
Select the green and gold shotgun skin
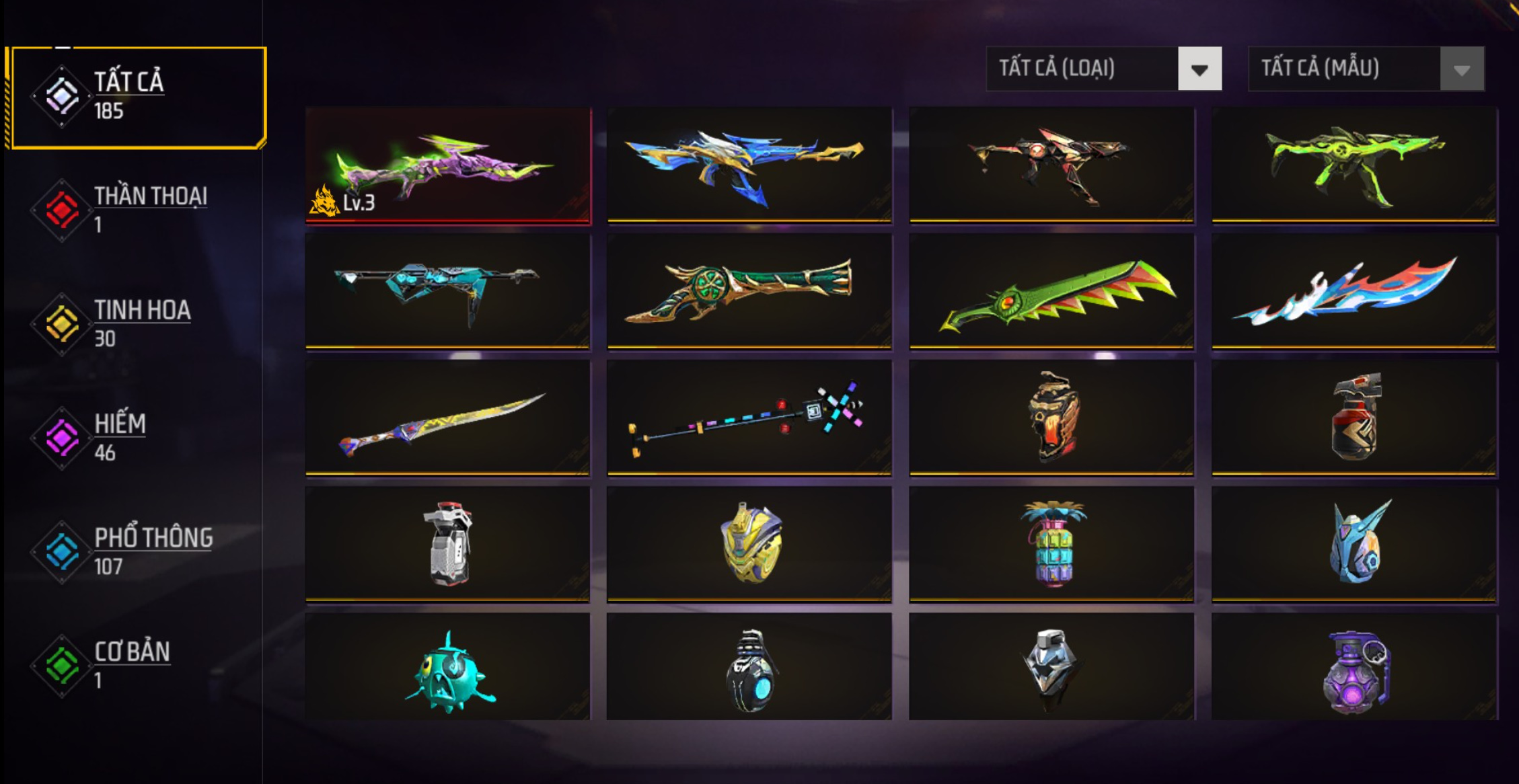coord(749,291)
